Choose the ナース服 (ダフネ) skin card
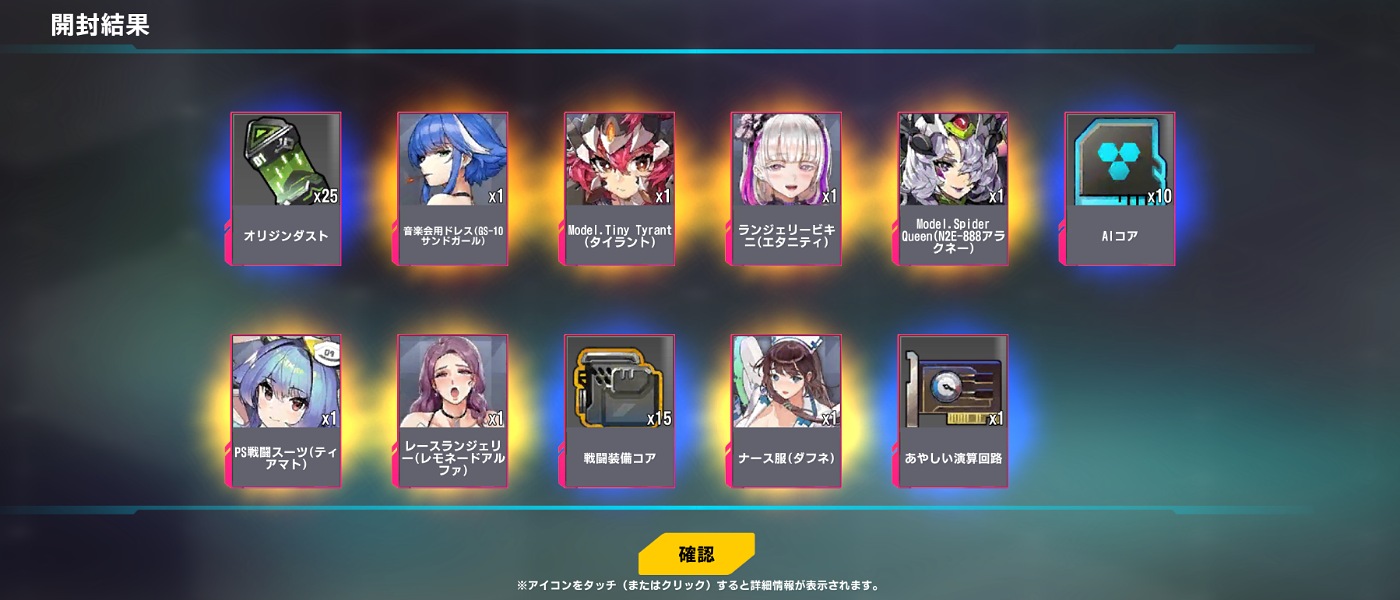This screenshot has height=600, width=1400. [x=786, y=410]
